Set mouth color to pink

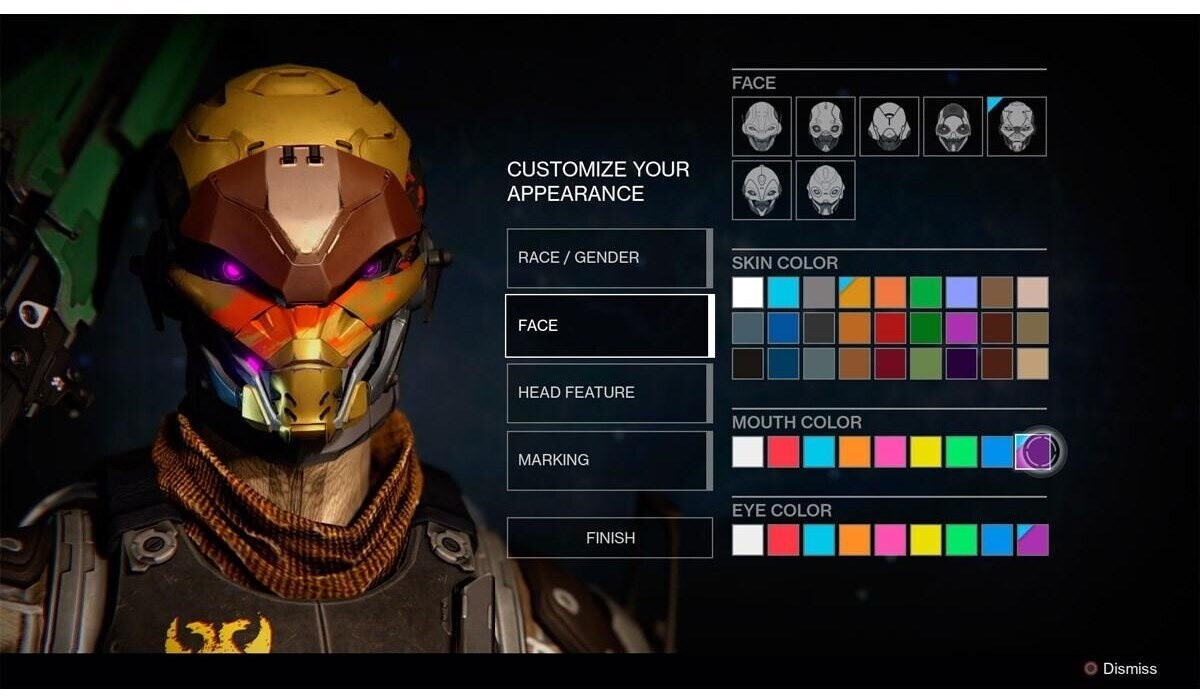click(x=890, y=452)
